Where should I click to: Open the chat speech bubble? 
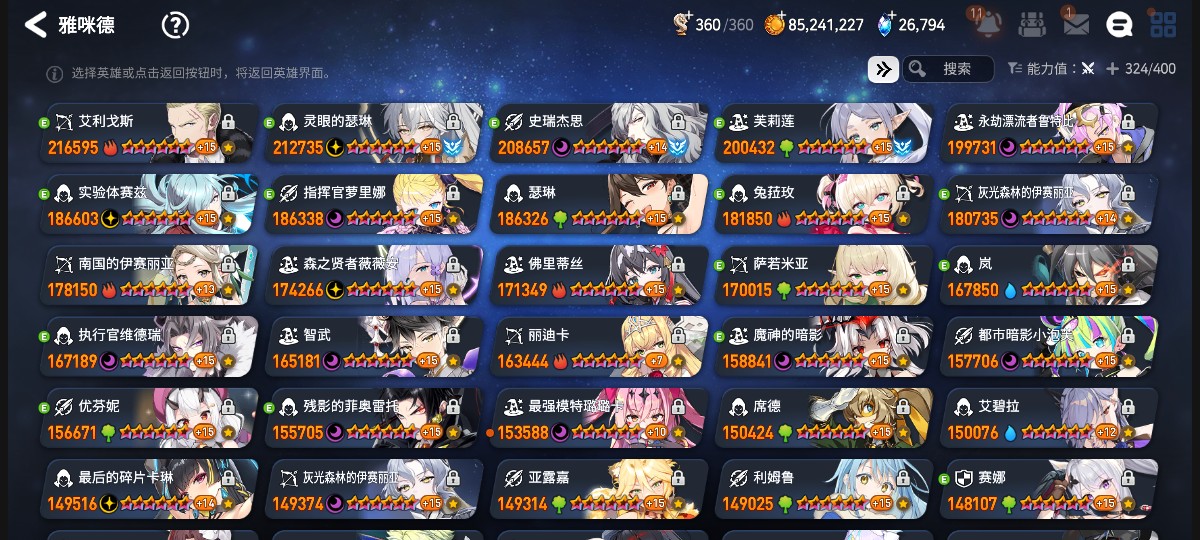click(x=1119, y=25)
